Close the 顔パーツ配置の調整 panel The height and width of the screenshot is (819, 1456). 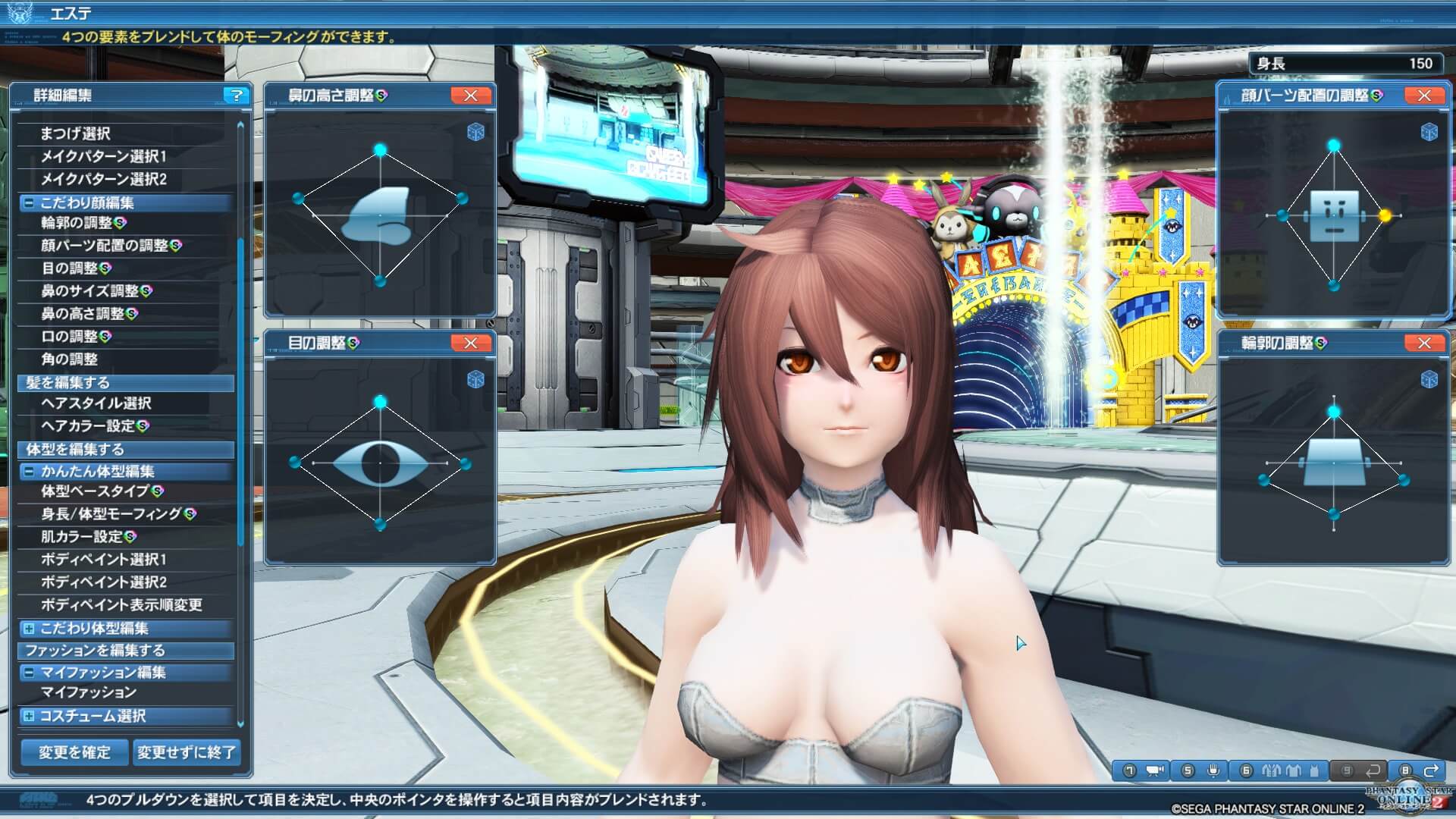tap(1423, 95)
